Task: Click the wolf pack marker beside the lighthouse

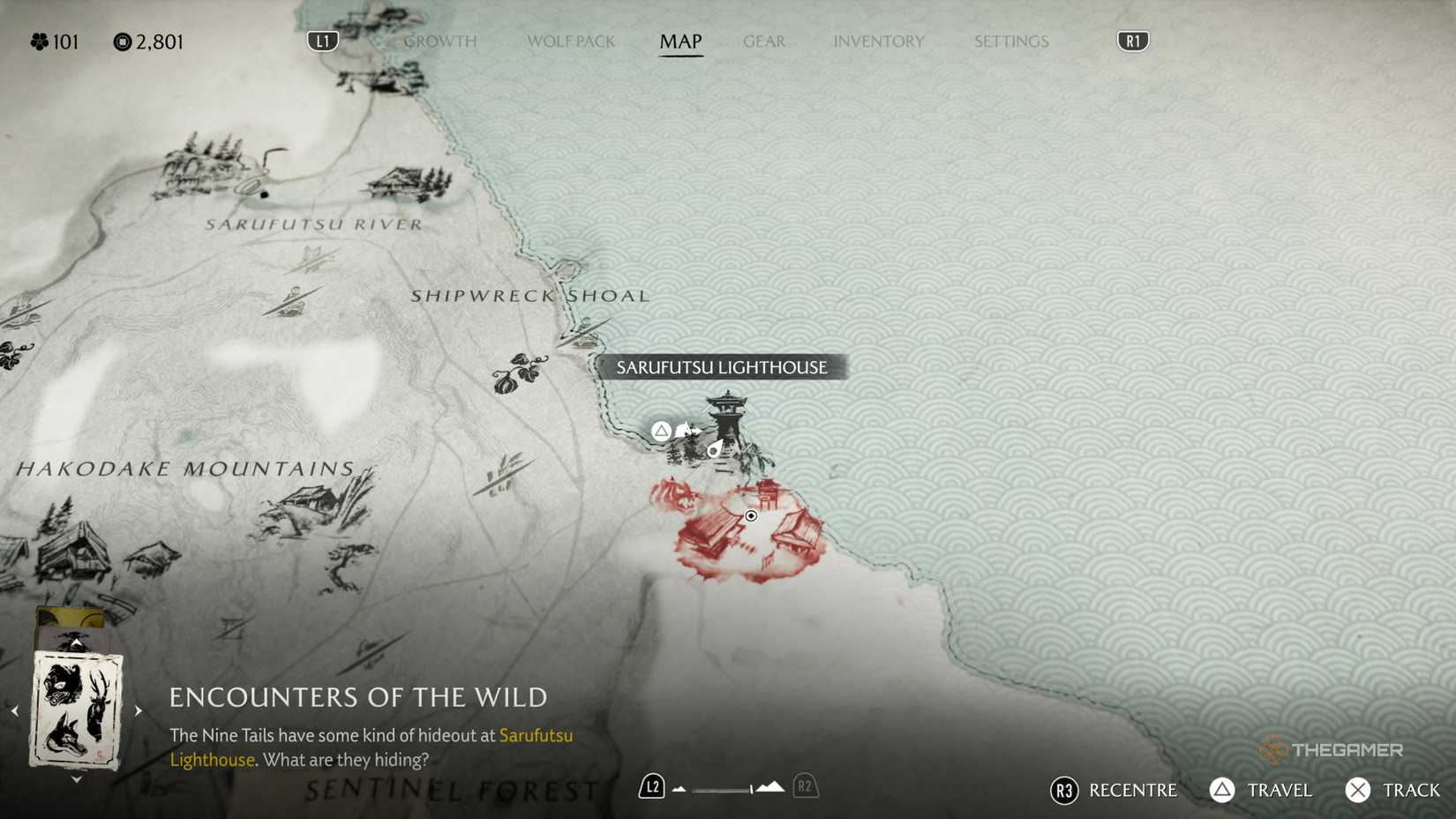Action: pyautogui.click(x=685, y=430)
